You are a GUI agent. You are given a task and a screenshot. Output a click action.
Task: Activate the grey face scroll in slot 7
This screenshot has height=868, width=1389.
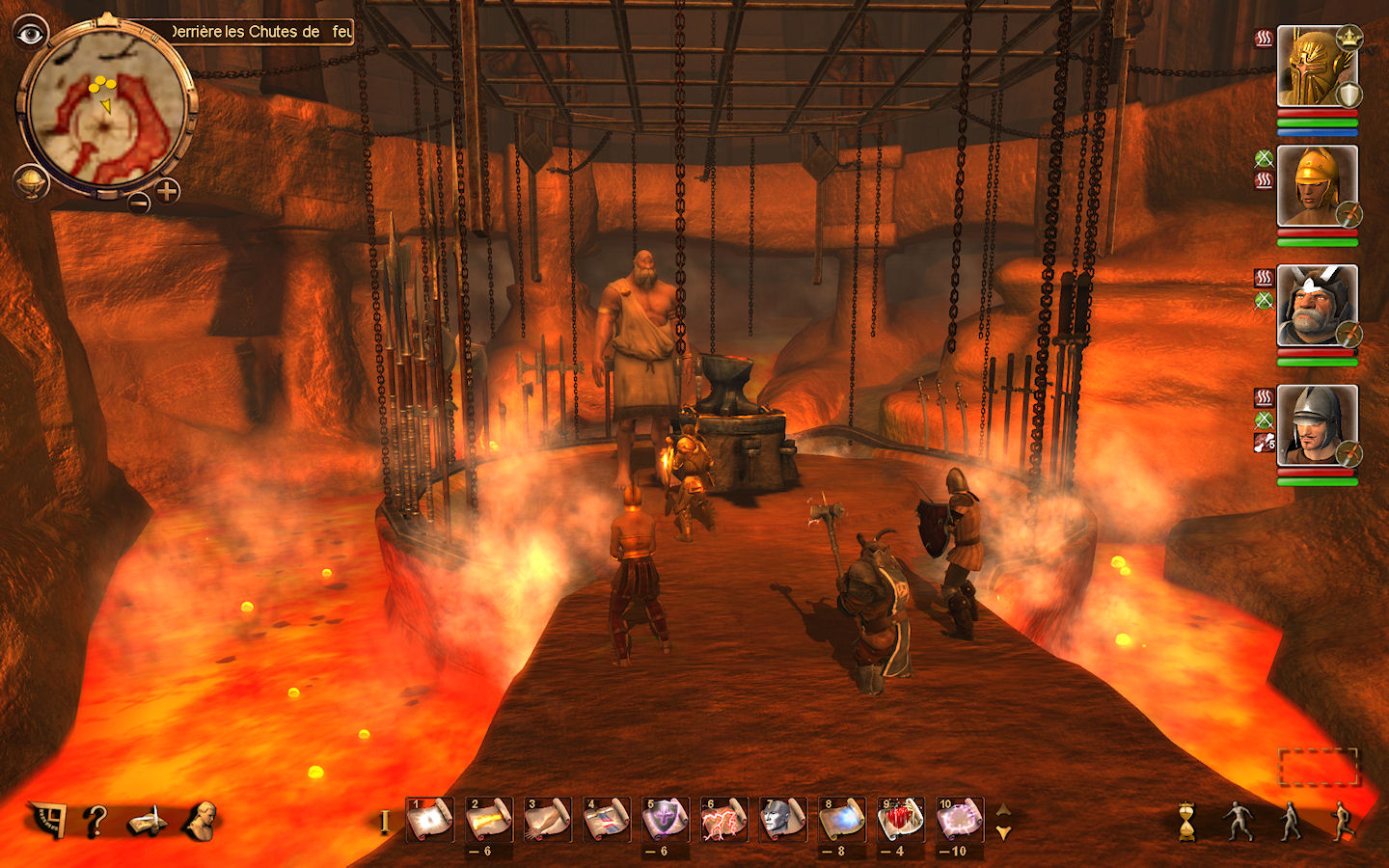point(782,820)
